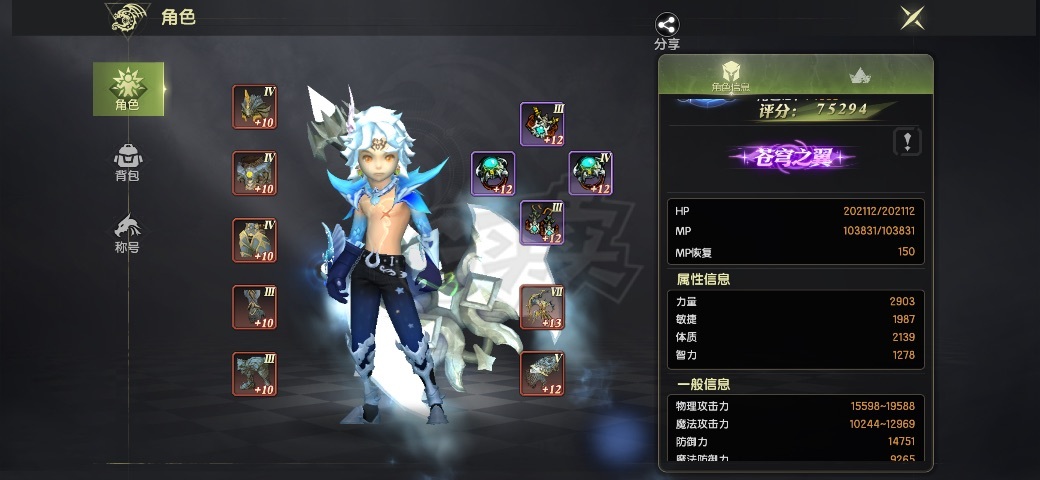Close the character screen with the X
1040x480 pixels.
click(912, 17)
